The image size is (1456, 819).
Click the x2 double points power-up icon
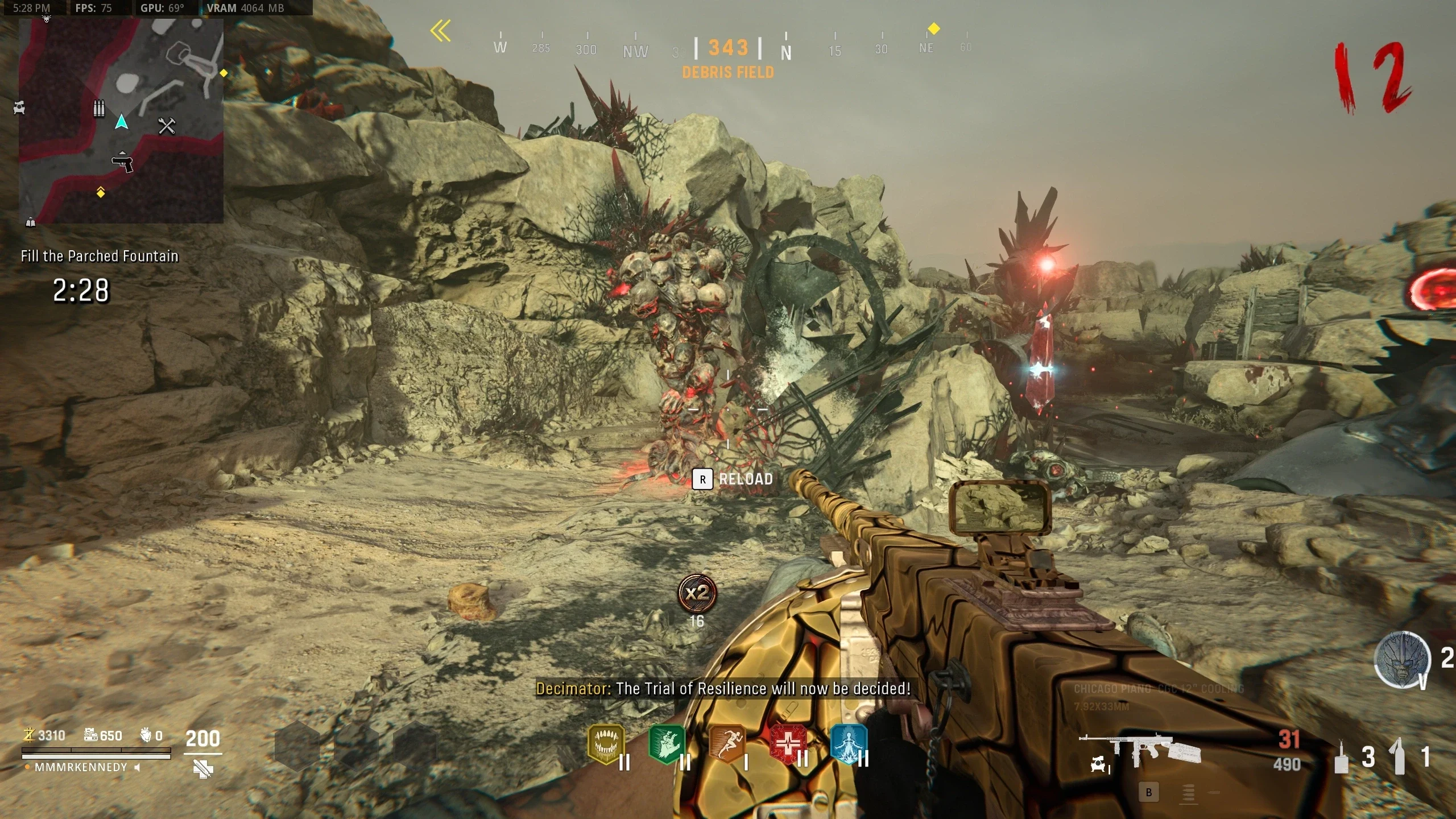(x=697, y=594)
